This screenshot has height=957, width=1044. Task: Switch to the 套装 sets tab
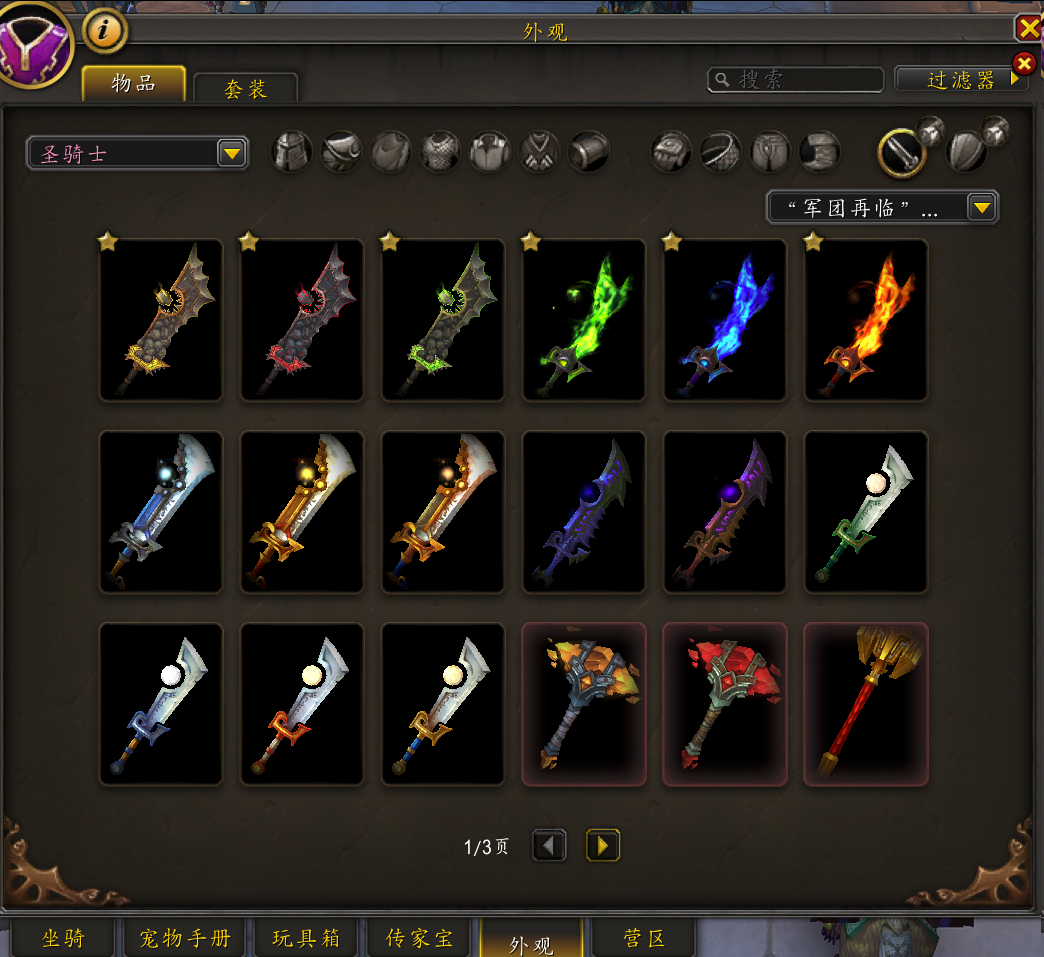point(246,88)
